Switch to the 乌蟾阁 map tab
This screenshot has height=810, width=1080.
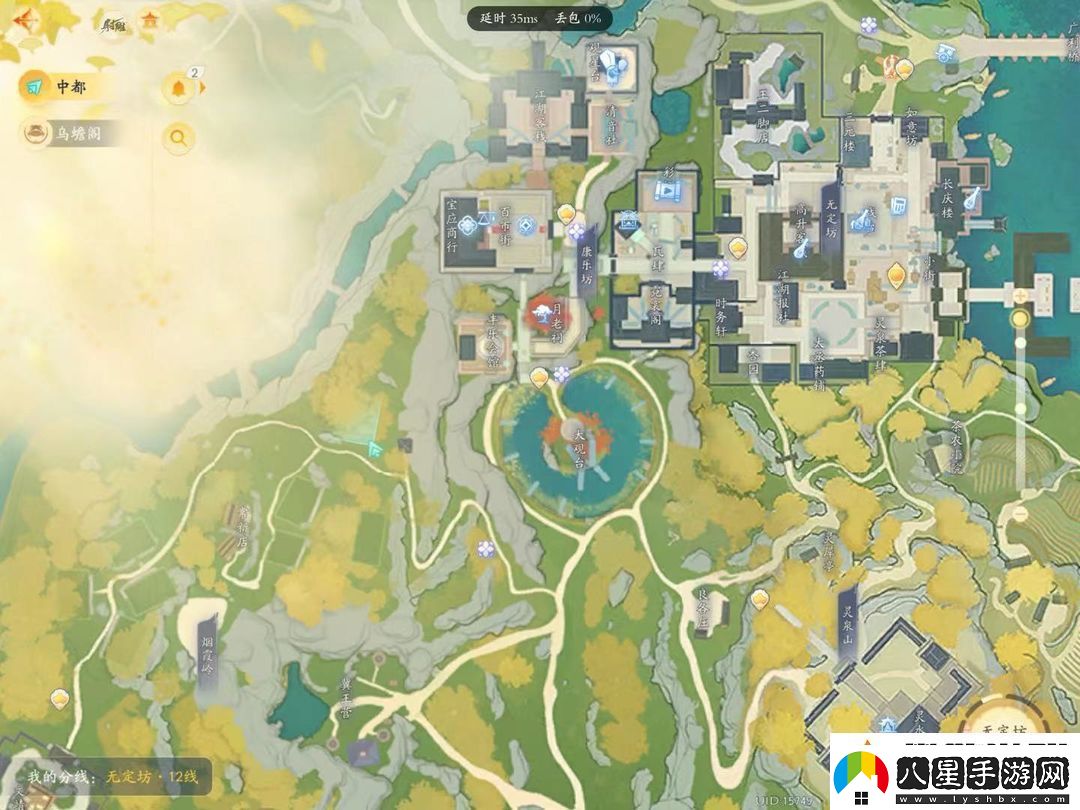(70, 133)
